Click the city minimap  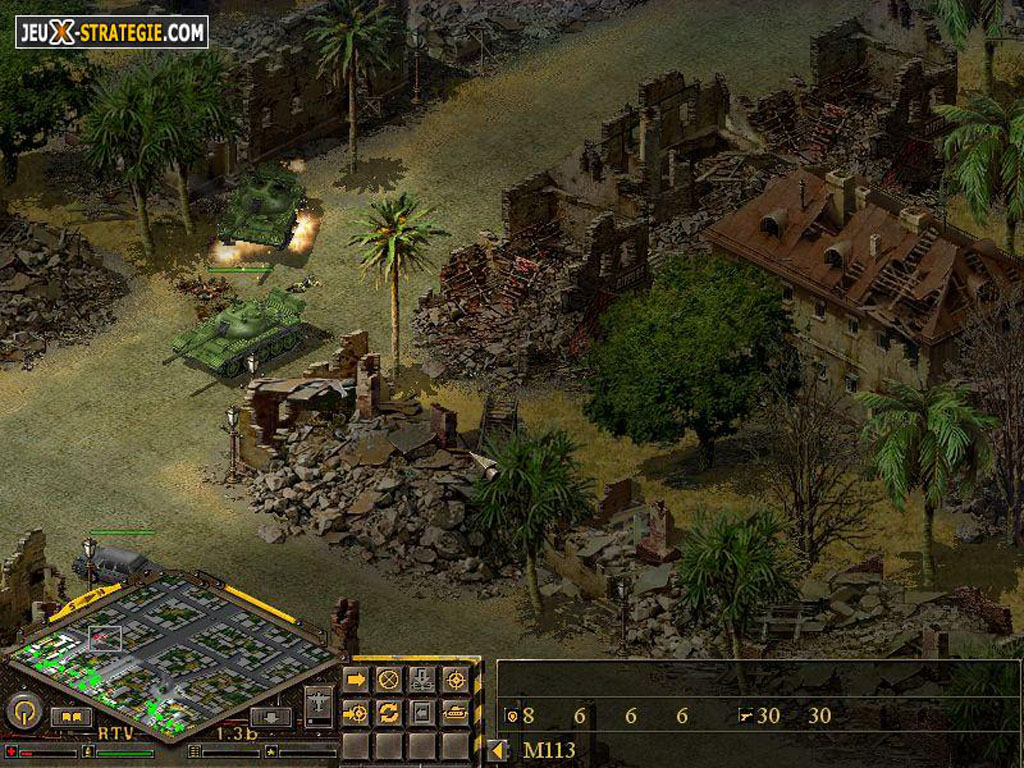tap(170, 652)
